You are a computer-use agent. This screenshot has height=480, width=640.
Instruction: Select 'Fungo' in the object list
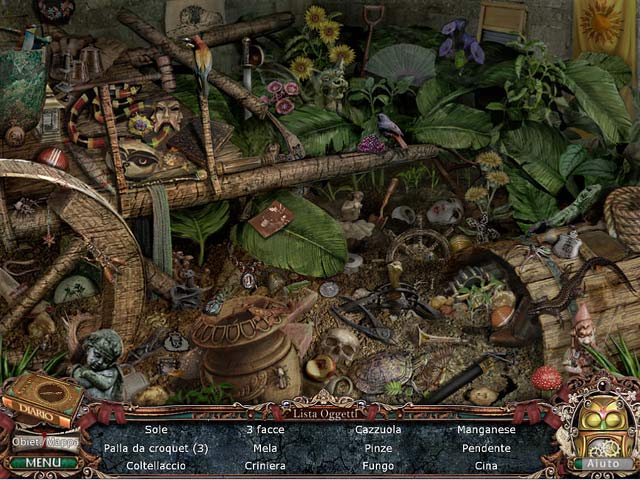378,465
